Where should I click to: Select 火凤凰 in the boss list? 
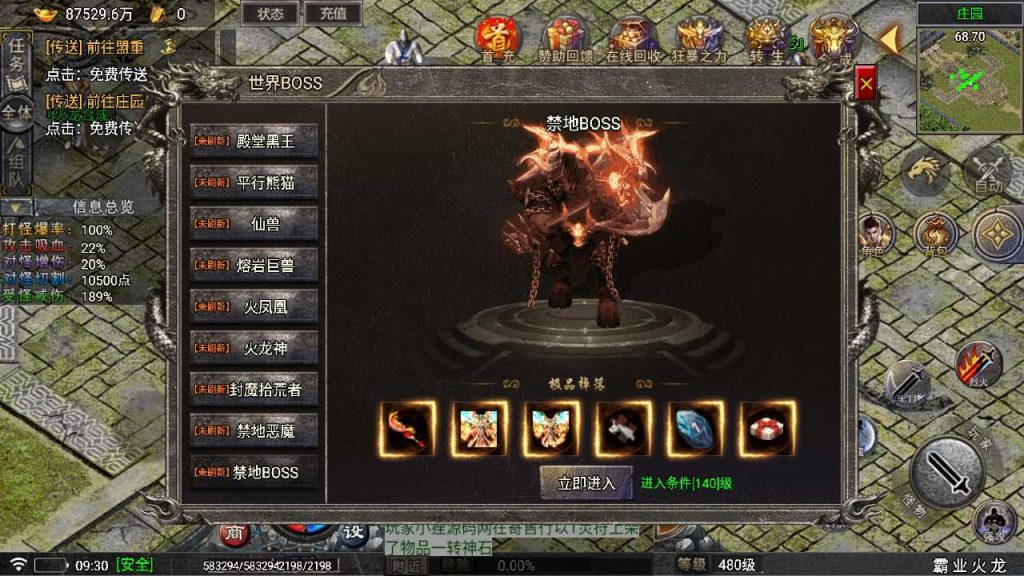[254, 307]
